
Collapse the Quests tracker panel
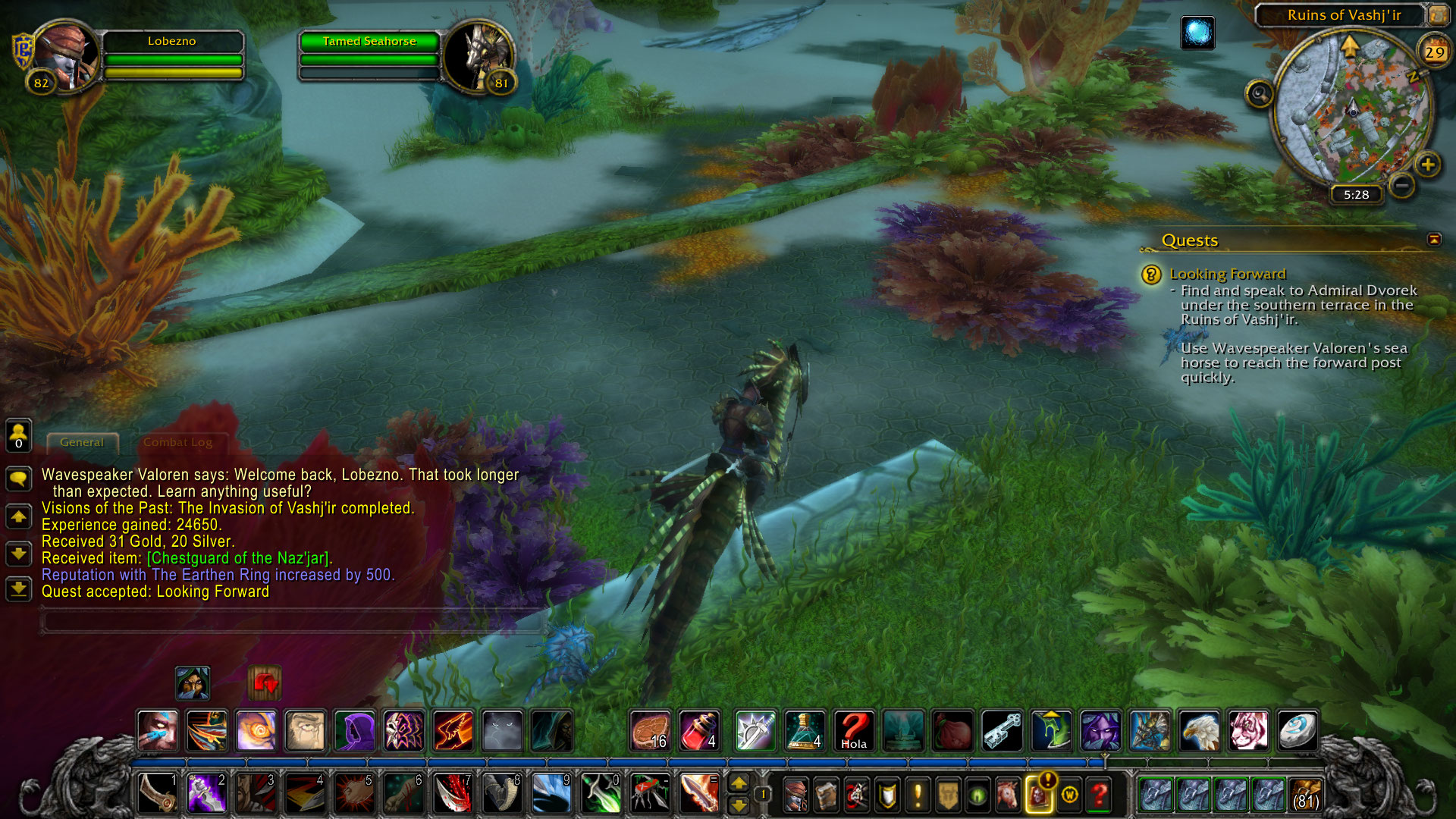click(1433, 240)
